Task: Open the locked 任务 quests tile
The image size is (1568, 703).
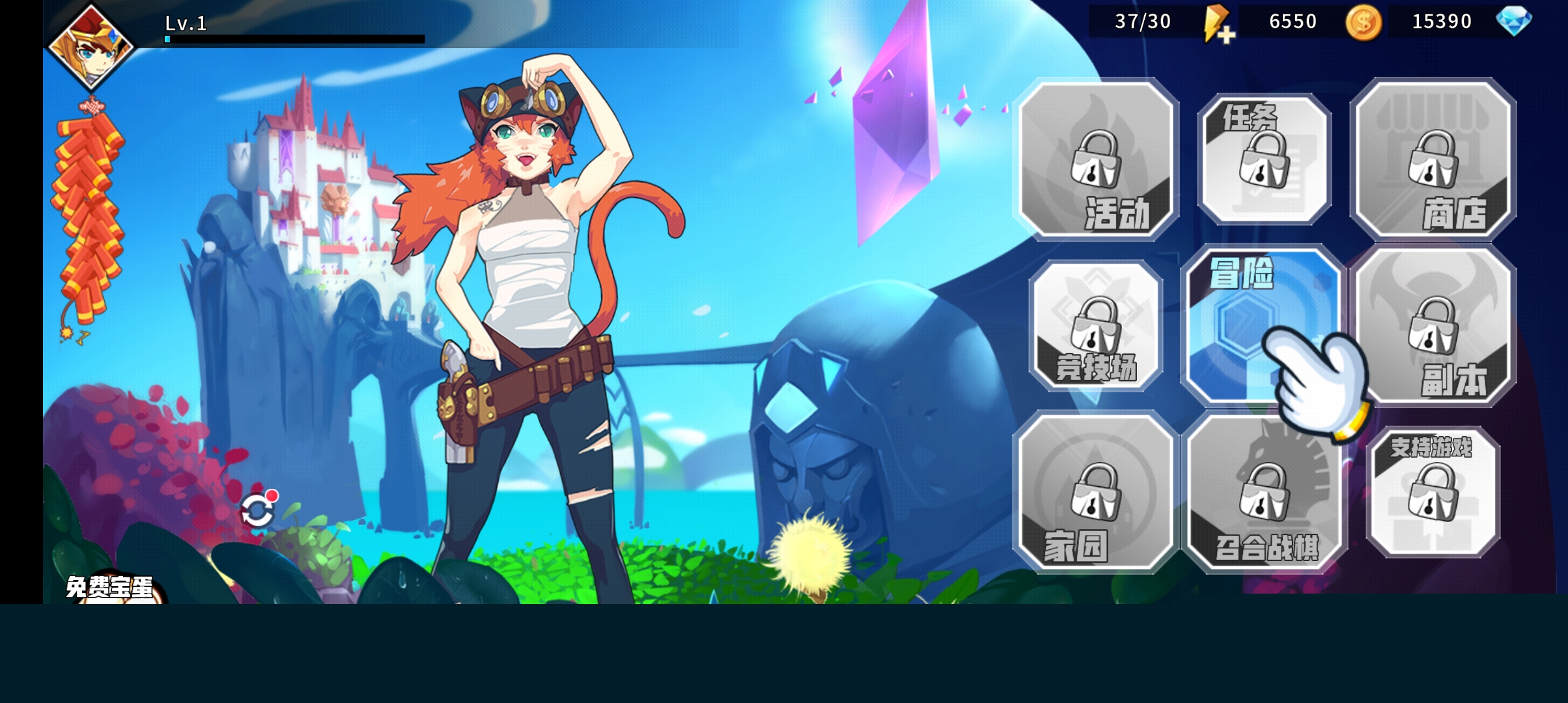Action: [1264, 159]
